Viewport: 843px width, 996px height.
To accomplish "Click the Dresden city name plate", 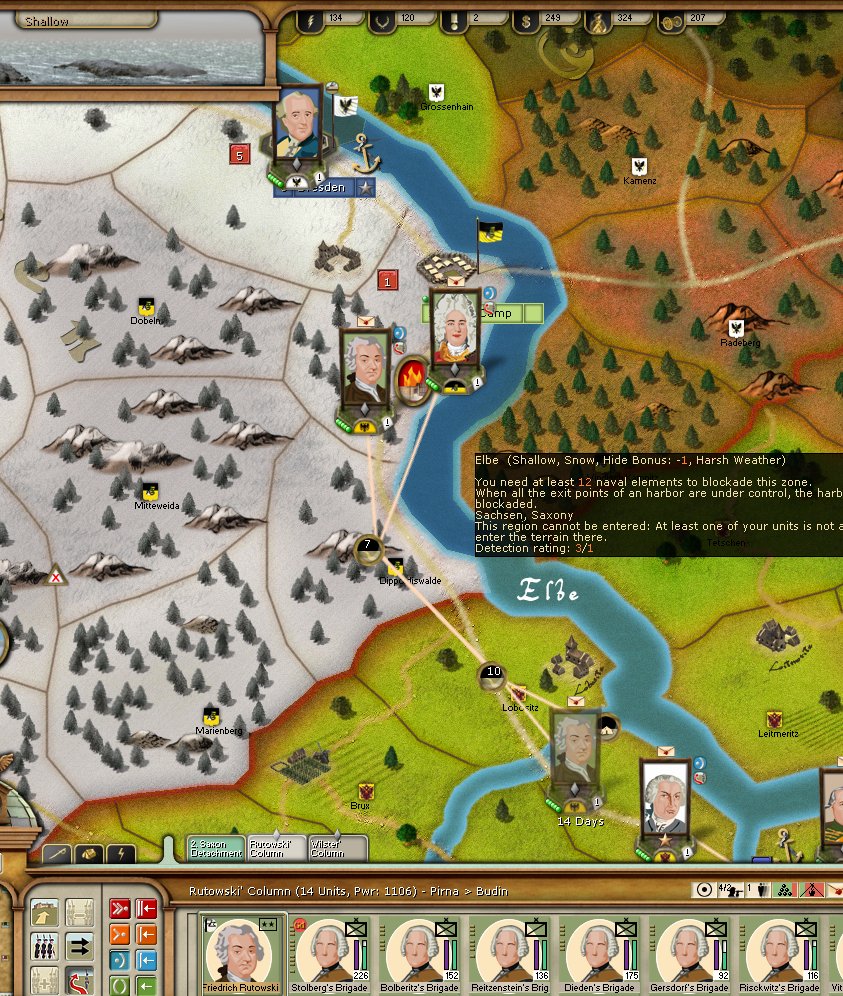I will click(324, 188).
